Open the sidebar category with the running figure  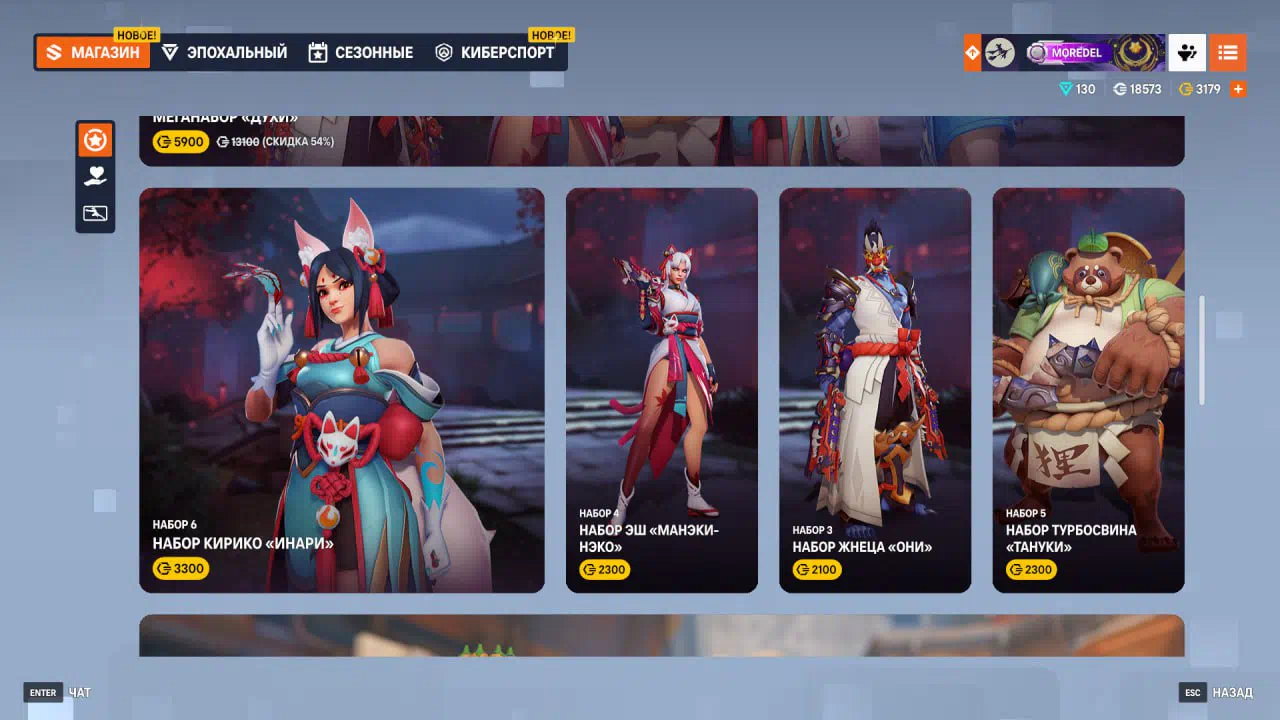(95, 213)
